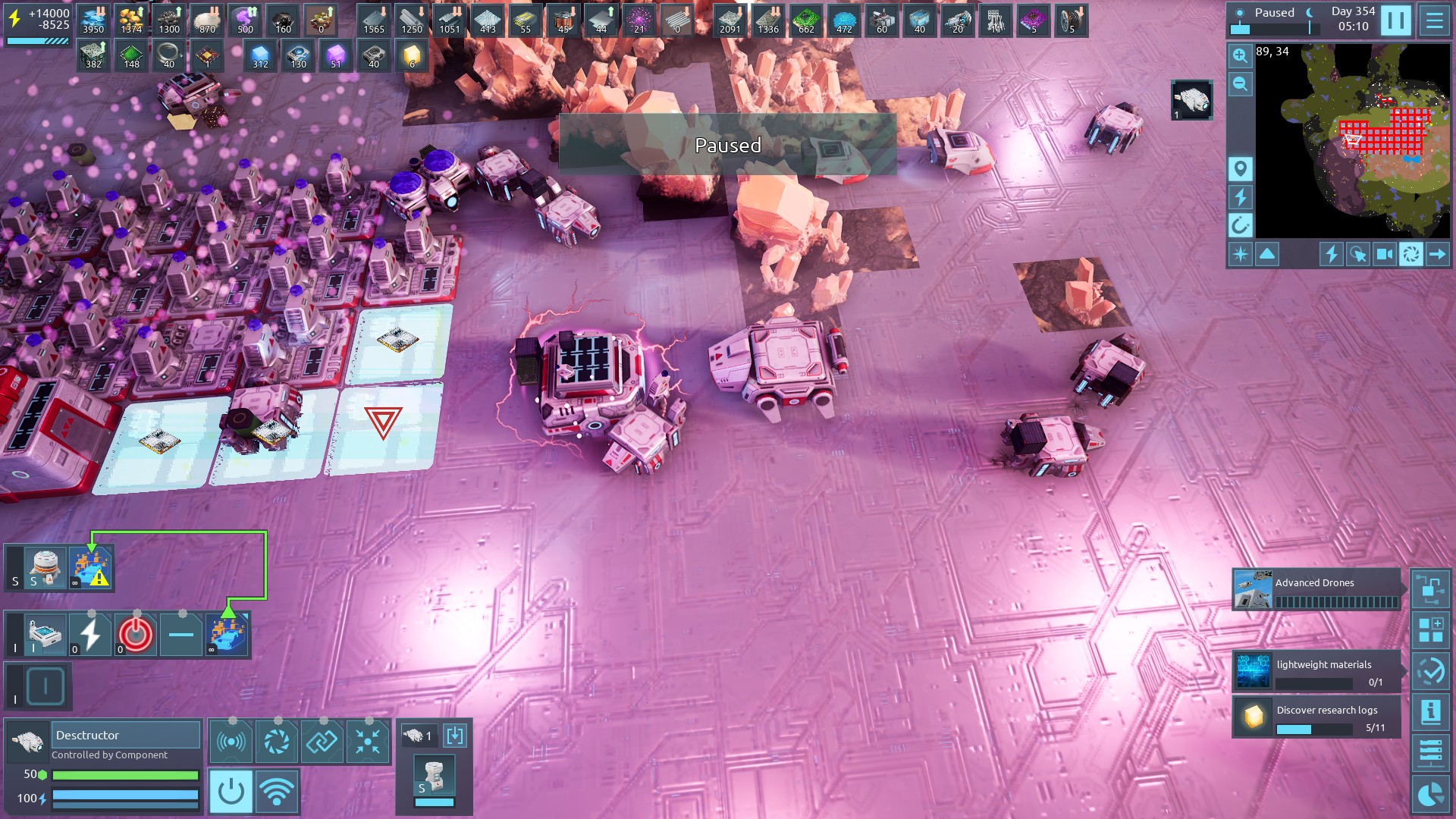
Task: Click the right arrow button under the minimap
Action: (1437, 254)
